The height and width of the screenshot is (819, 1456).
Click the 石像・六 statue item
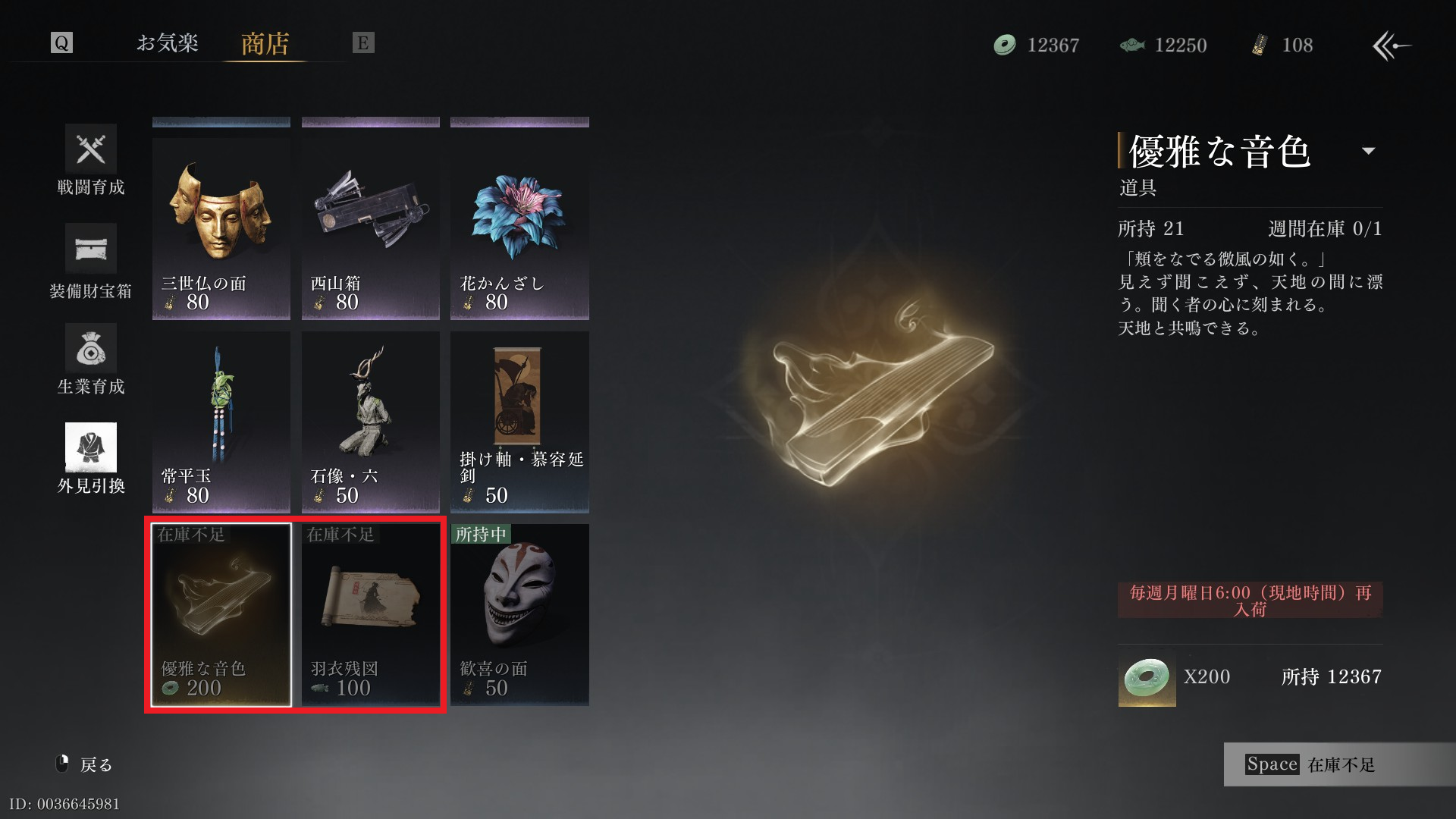tap(370, 422)
